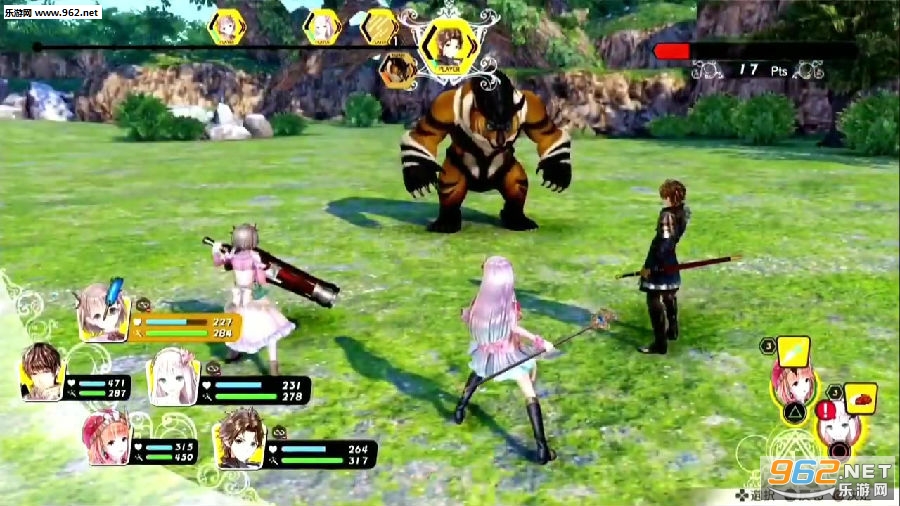This screenshot has width=900, height=506.
Task: Select the white-haired girl turn-order hexagon
Action: [322, 27]
